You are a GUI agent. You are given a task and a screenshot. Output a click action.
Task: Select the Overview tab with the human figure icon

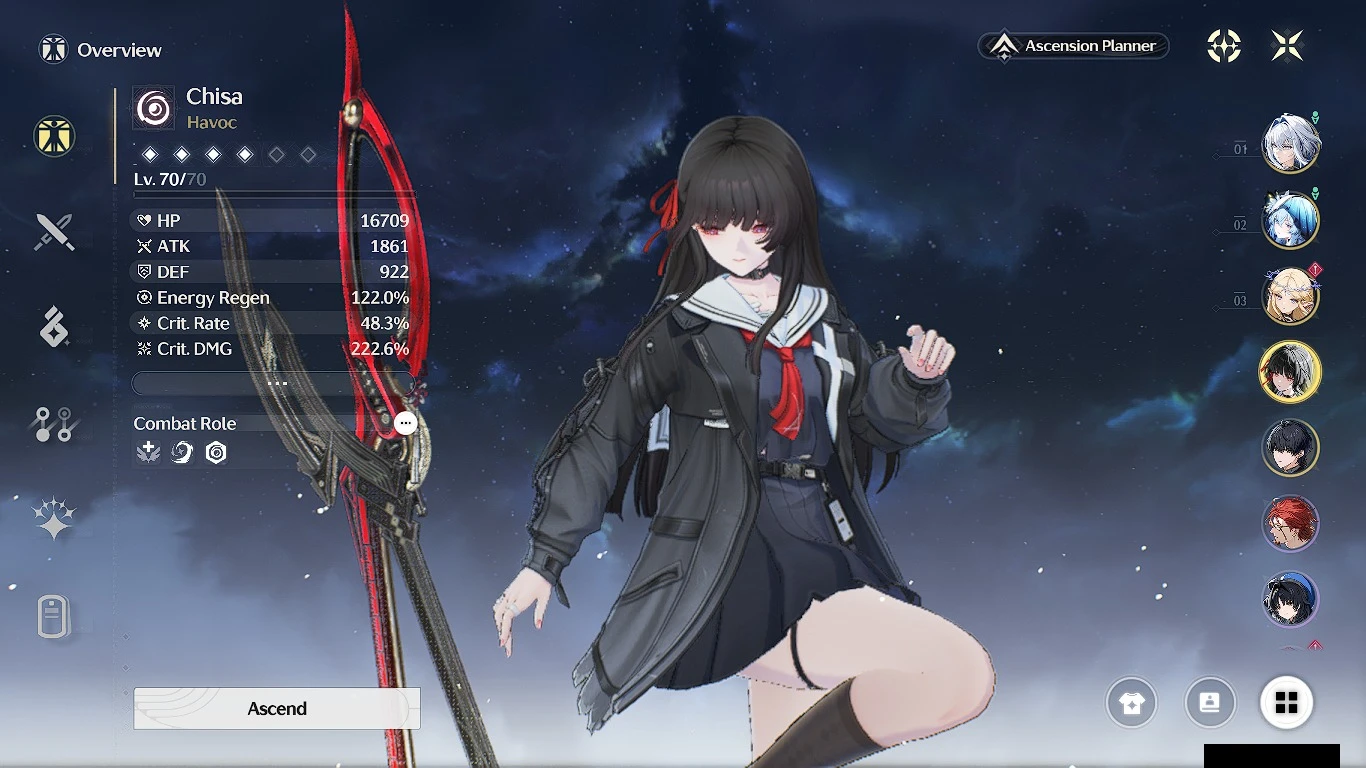[x=54, y=136]
